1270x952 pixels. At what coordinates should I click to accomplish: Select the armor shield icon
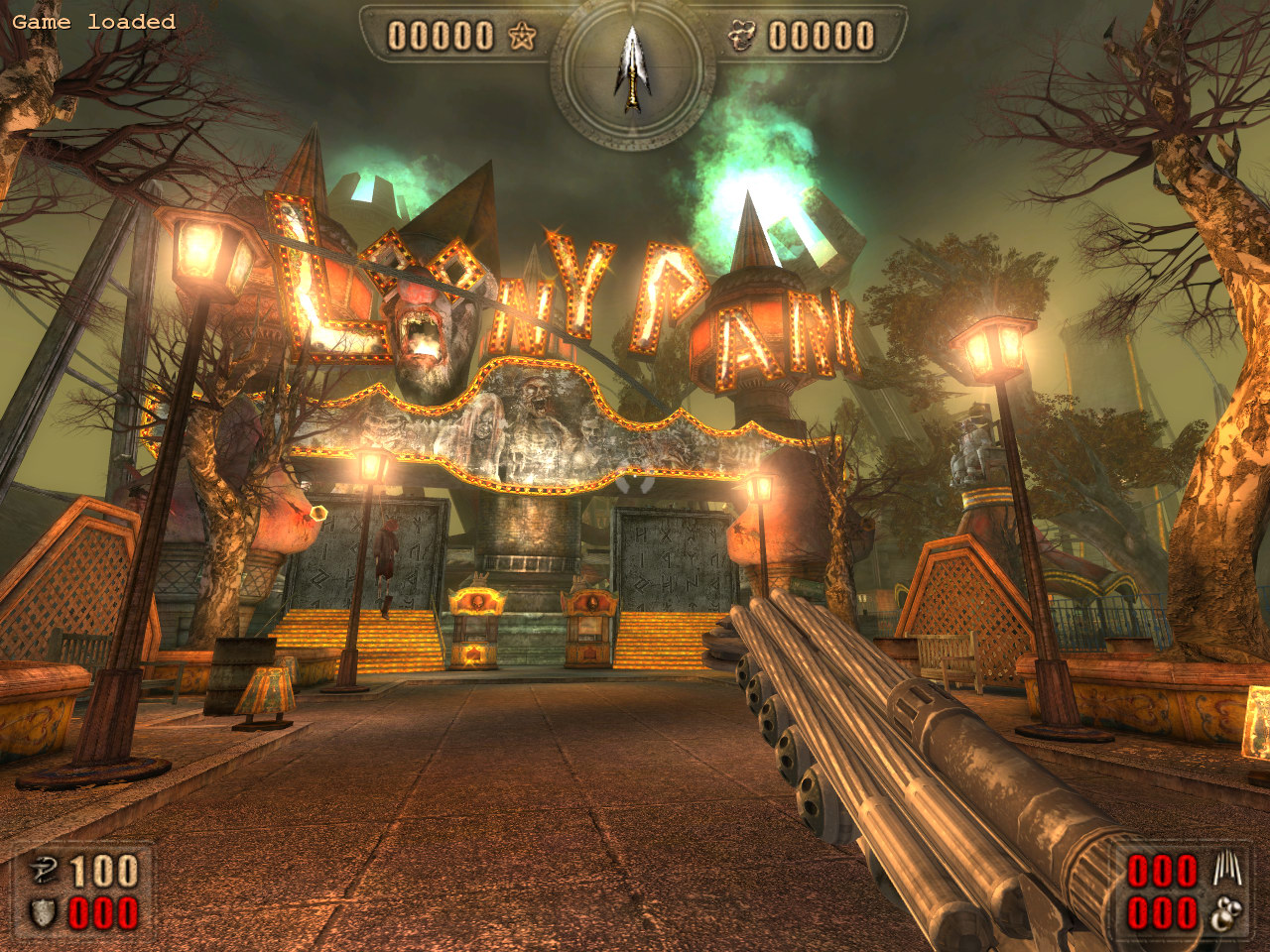tap(44, 913)
